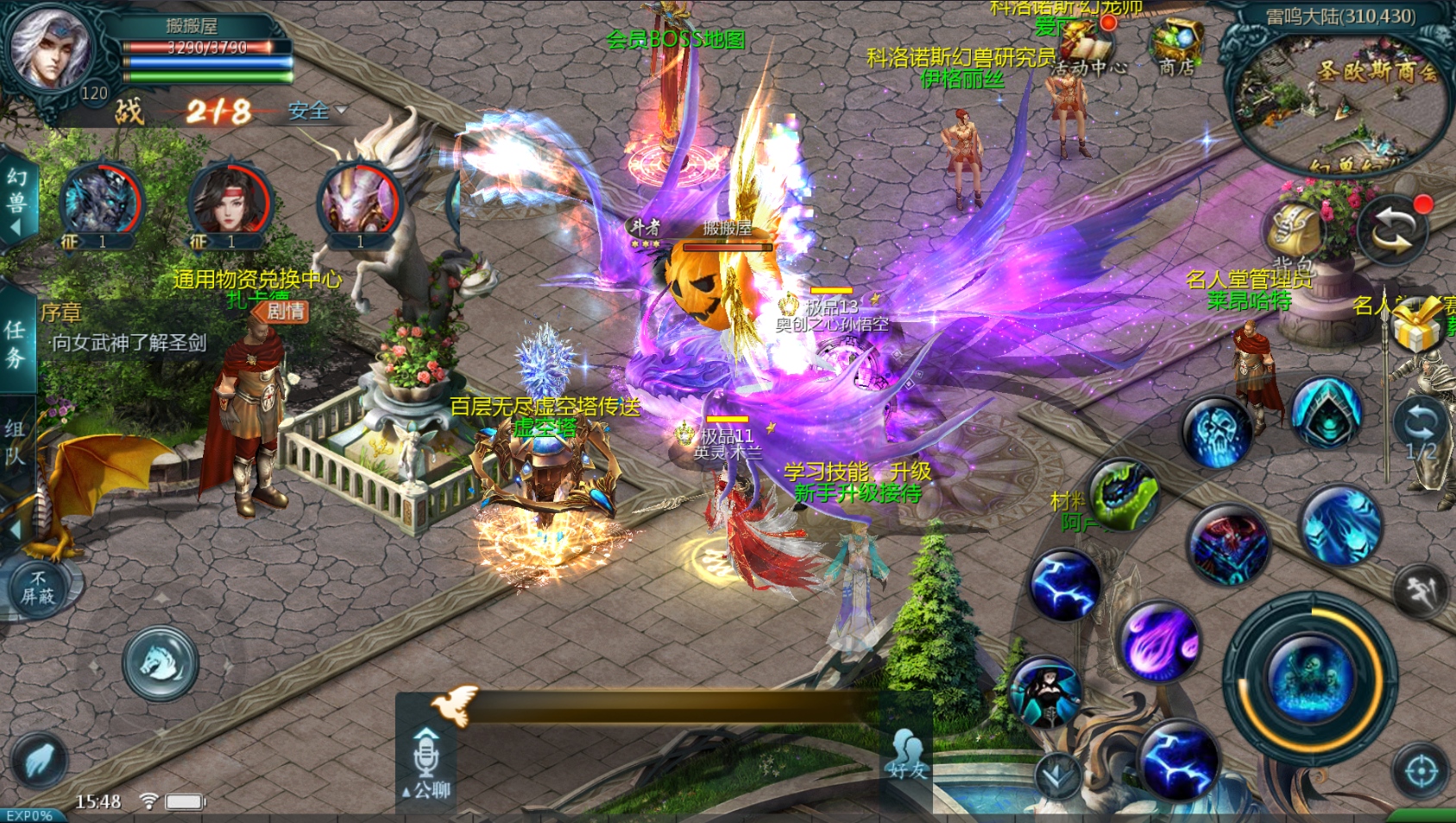
Task: Toggle the 不屏蔽 player display button
Action: 38,587
